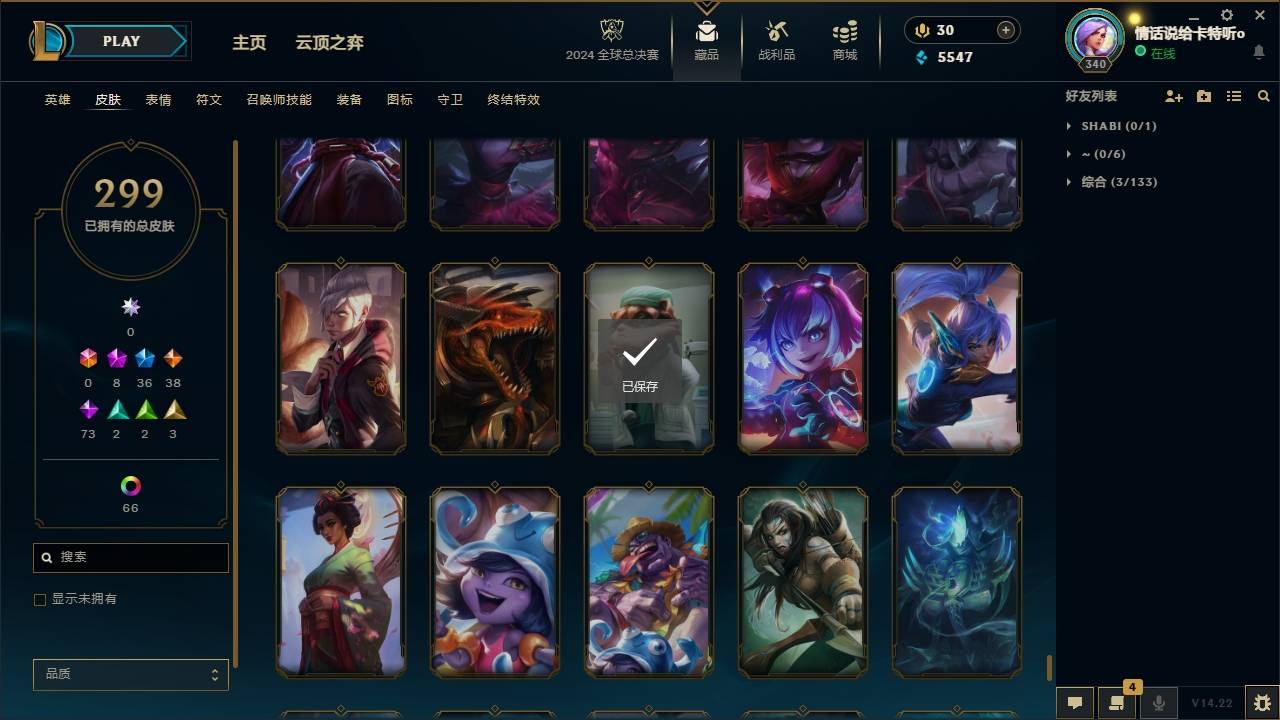
Task: Click the add friend icon above friend list
Action: [x=1173, y=95]
